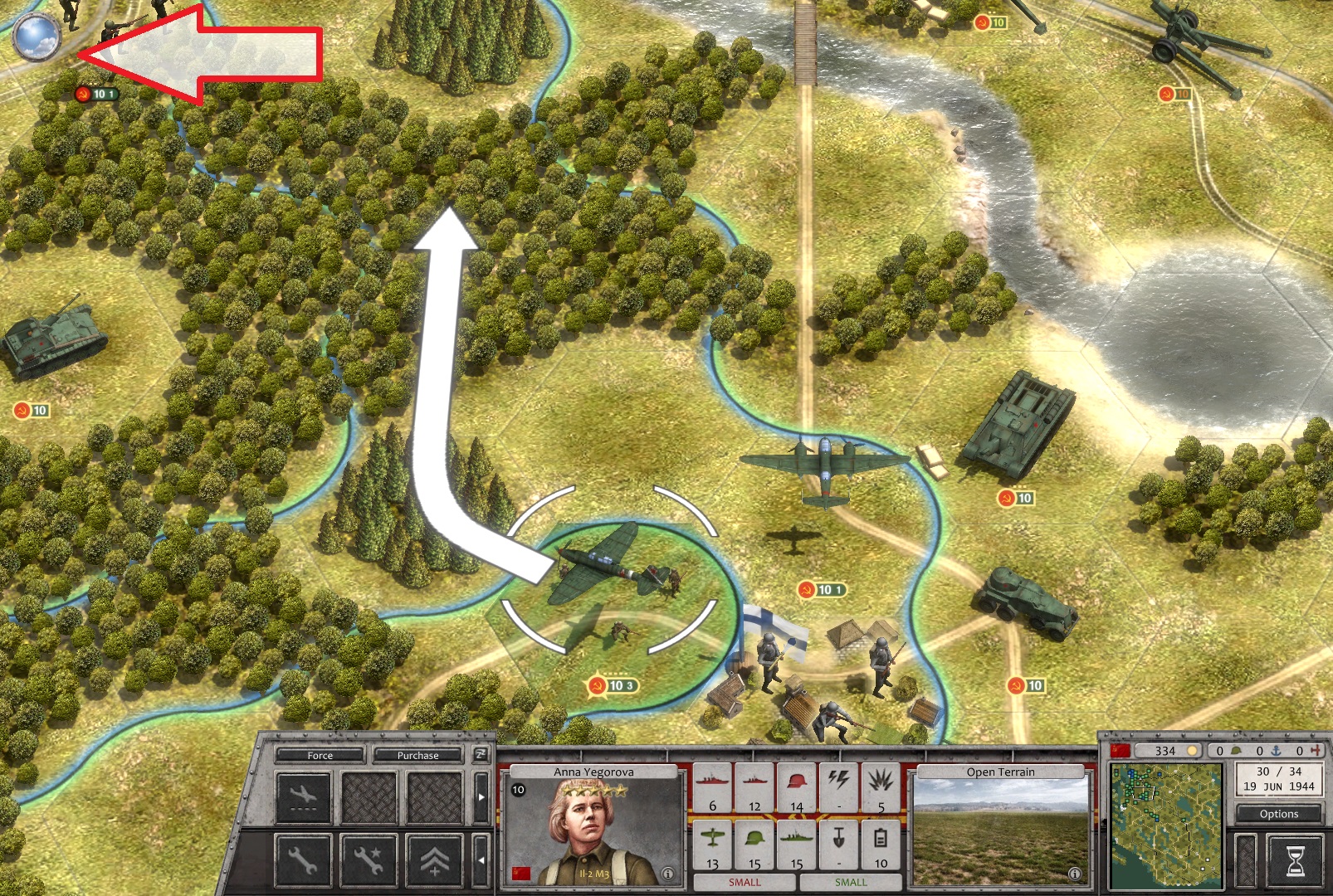Click the left arrow on command panel

point(481,859)
